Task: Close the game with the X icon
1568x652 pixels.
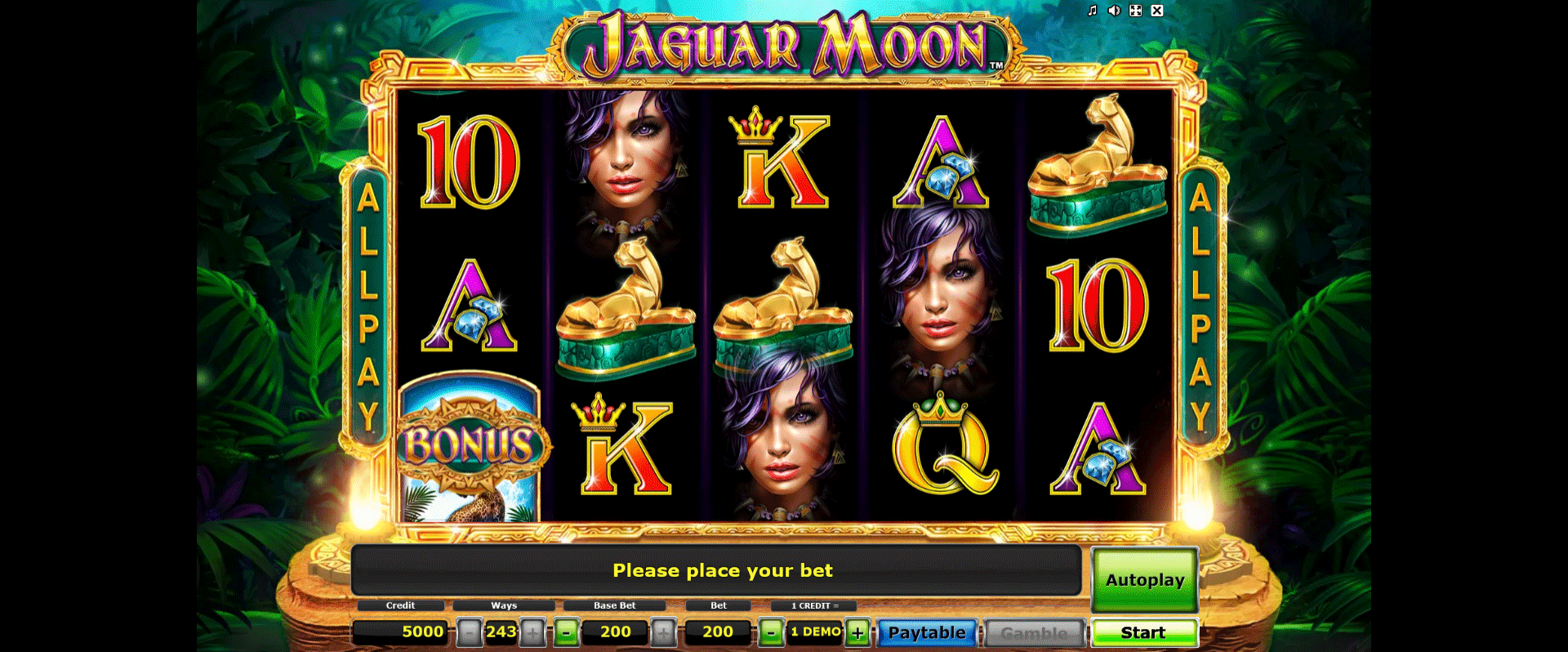Action: [1157, 11]
